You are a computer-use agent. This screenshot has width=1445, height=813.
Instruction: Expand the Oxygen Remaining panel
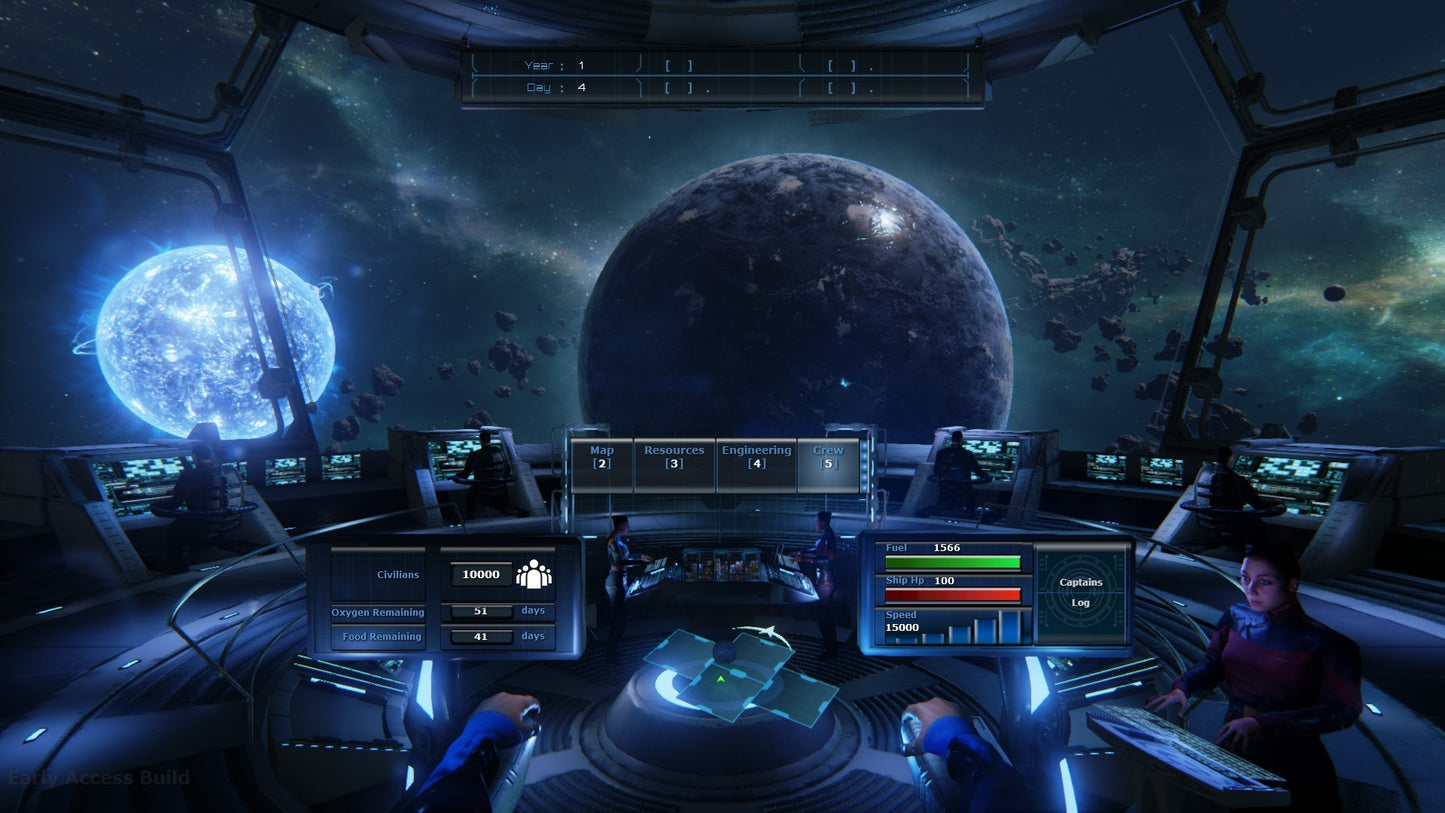pos(378,611)
